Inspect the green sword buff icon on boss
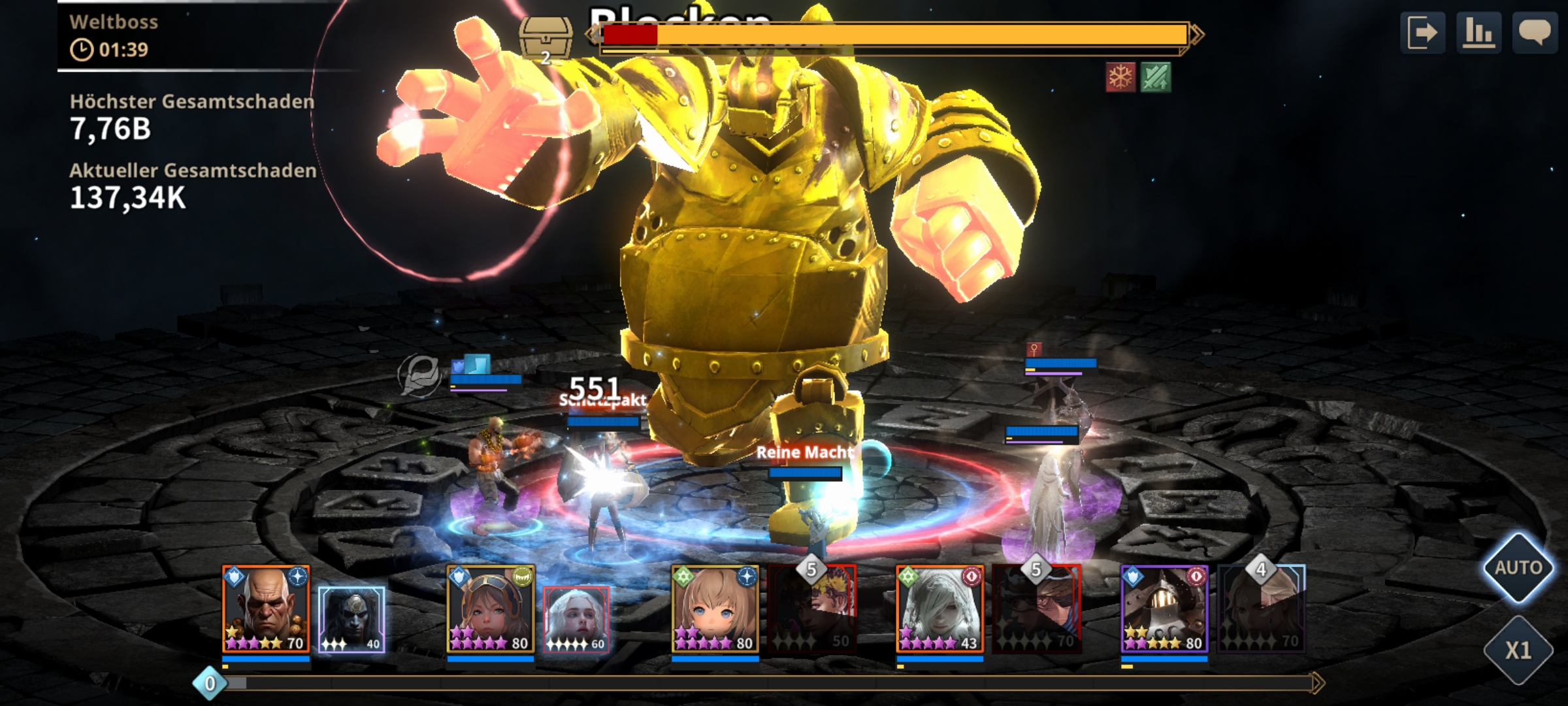This screenshot has height=706, width=1568. [1155, 78]
